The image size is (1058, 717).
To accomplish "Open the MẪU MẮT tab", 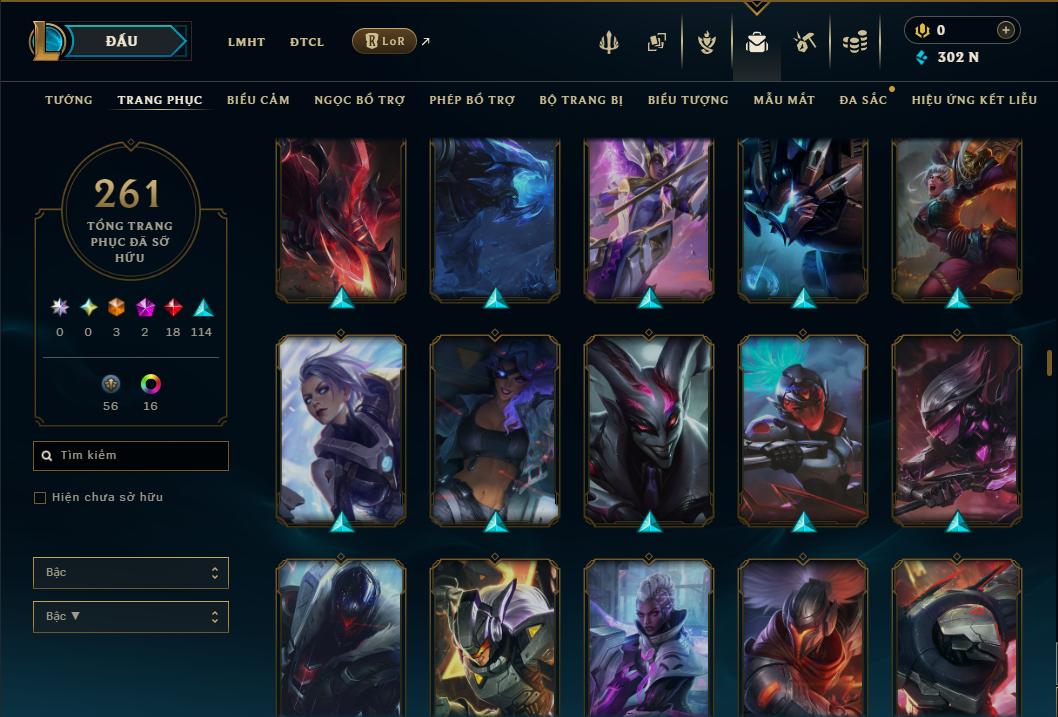I will (x=784, y=100).
